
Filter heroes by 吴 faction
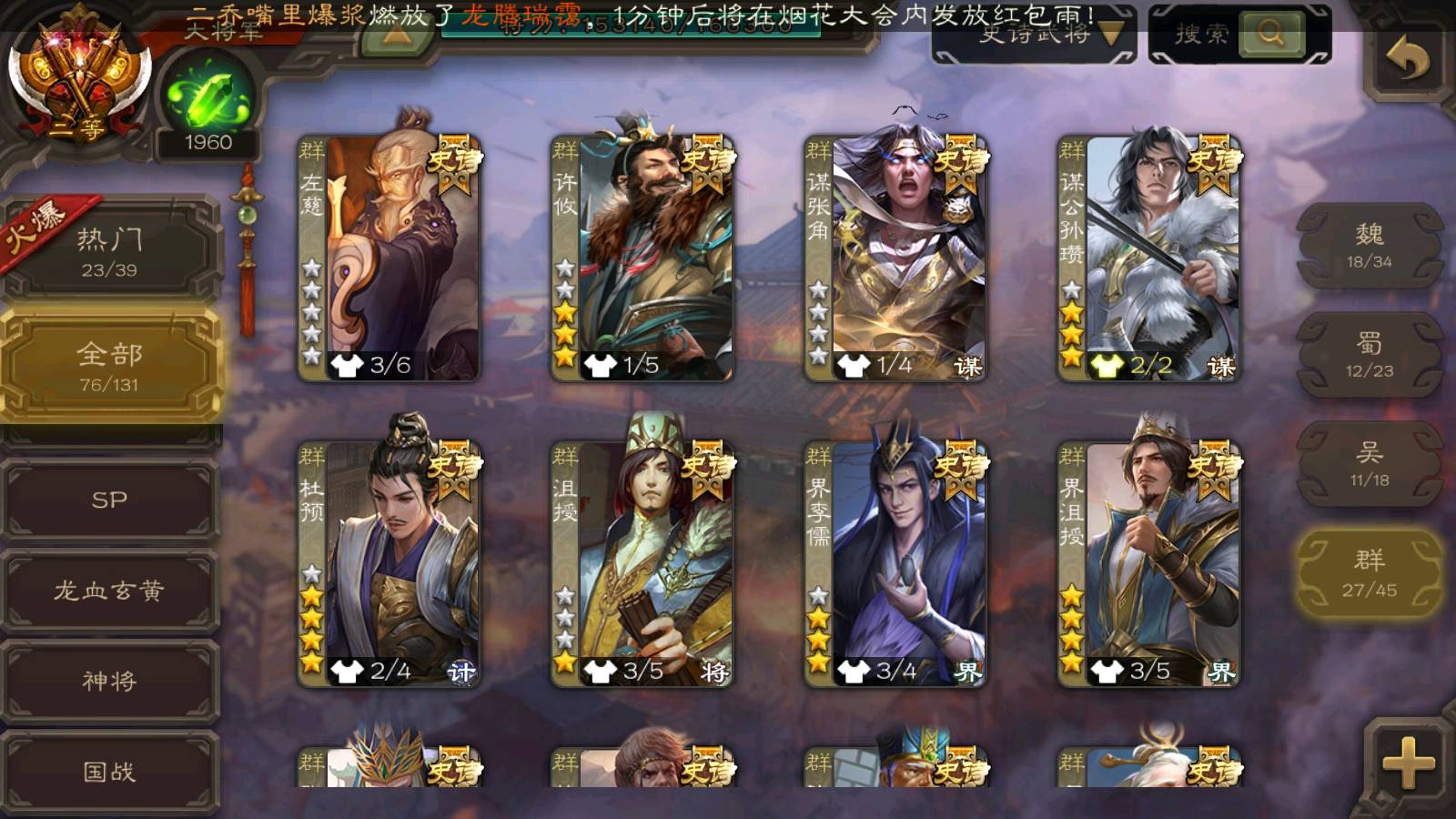(x=1370, y=464)
